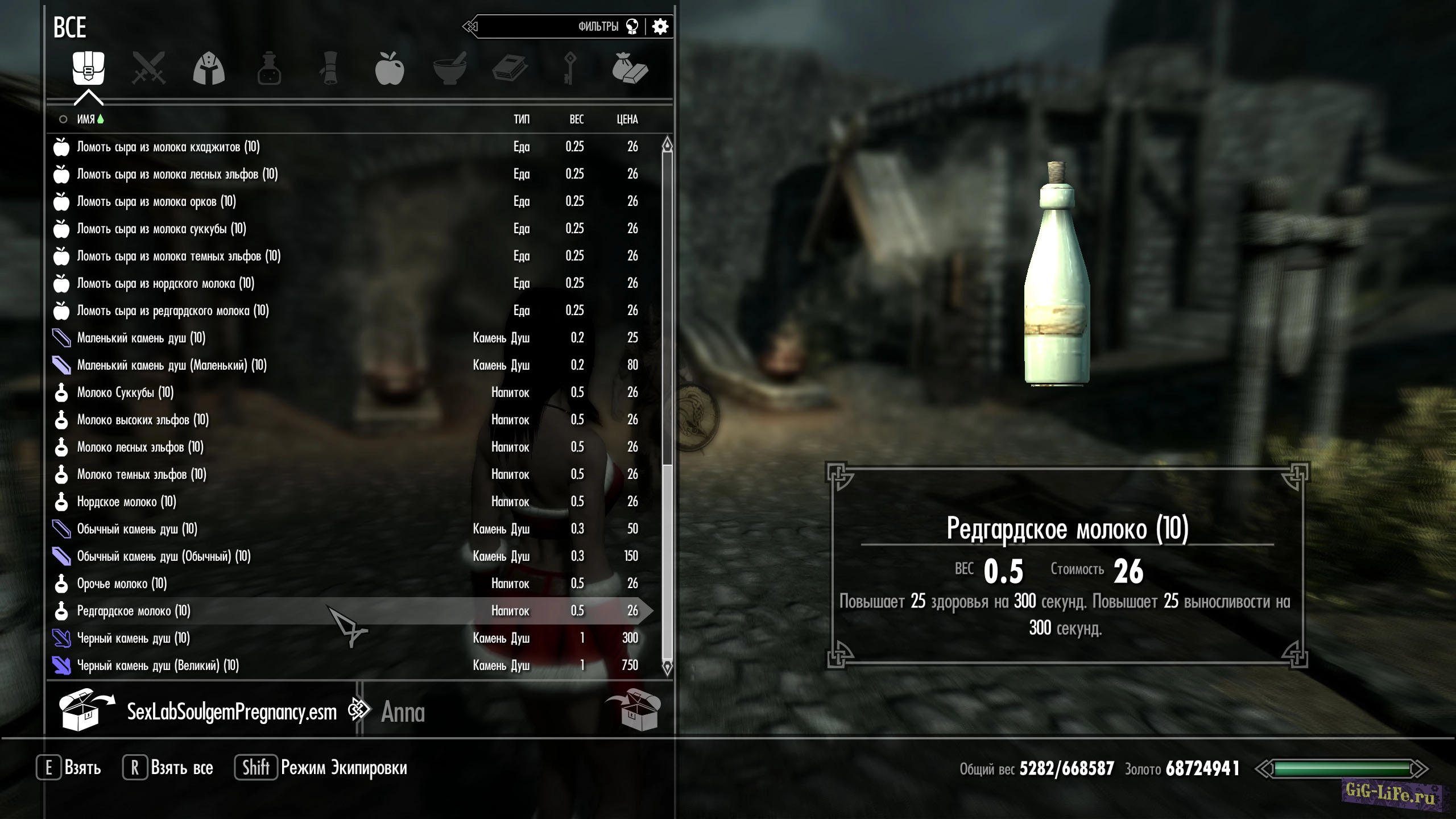Viewport: 1456px width, 819px height.
Task: Show the misc items category tab
Action: click(x=630, y=69)
